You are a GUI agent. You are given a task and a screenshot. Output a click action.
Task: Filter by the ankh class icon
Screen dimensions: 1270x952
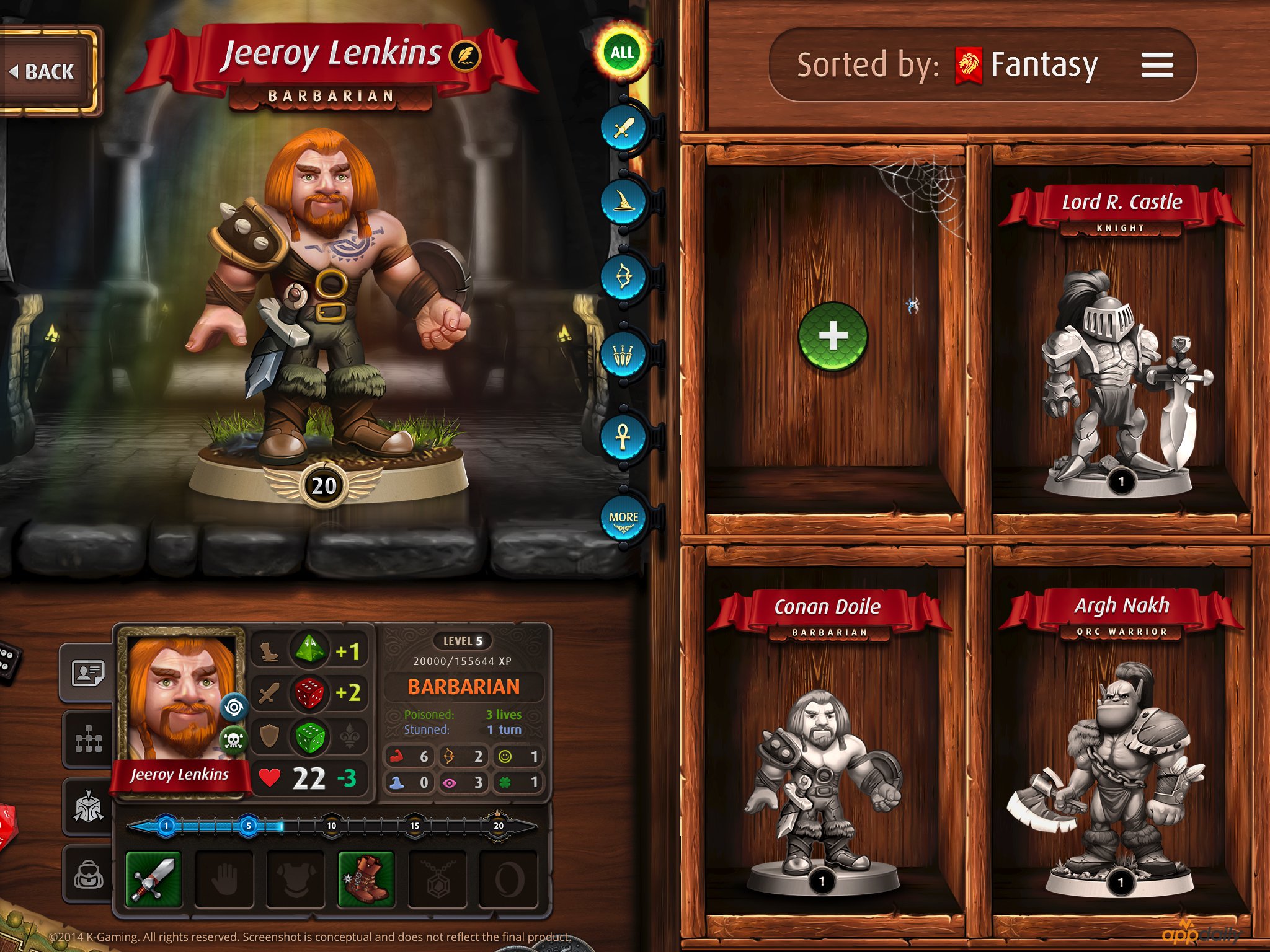point(623,436)
